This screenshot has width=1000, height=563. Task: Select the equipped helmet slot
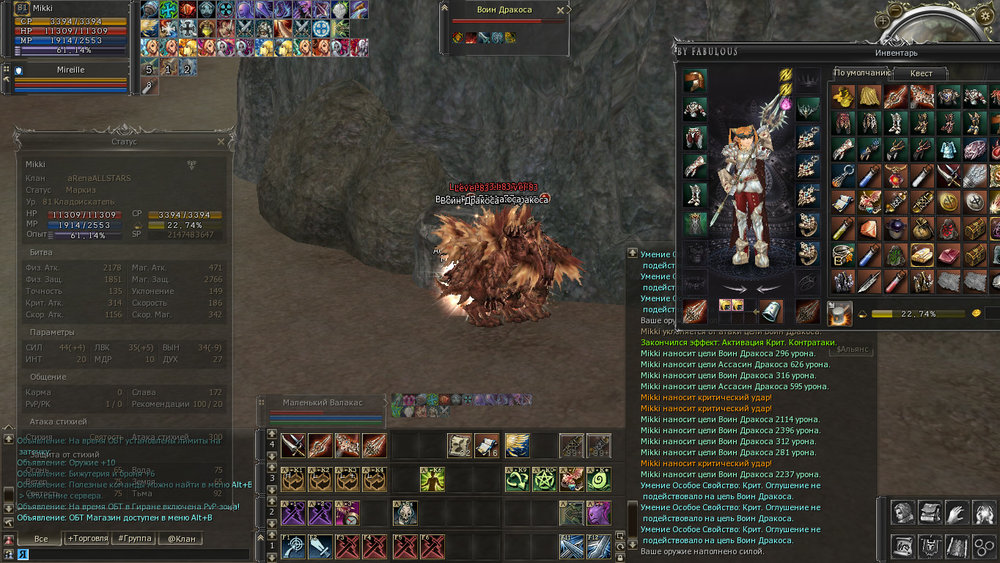click(x=696, y=83)
